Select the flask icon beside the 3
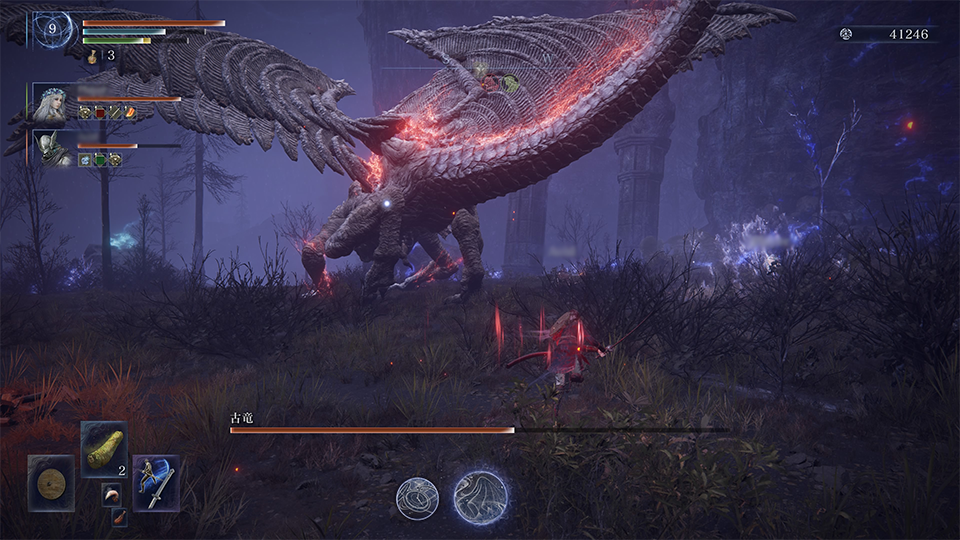 pyautogui.click(x=92, y=56)
